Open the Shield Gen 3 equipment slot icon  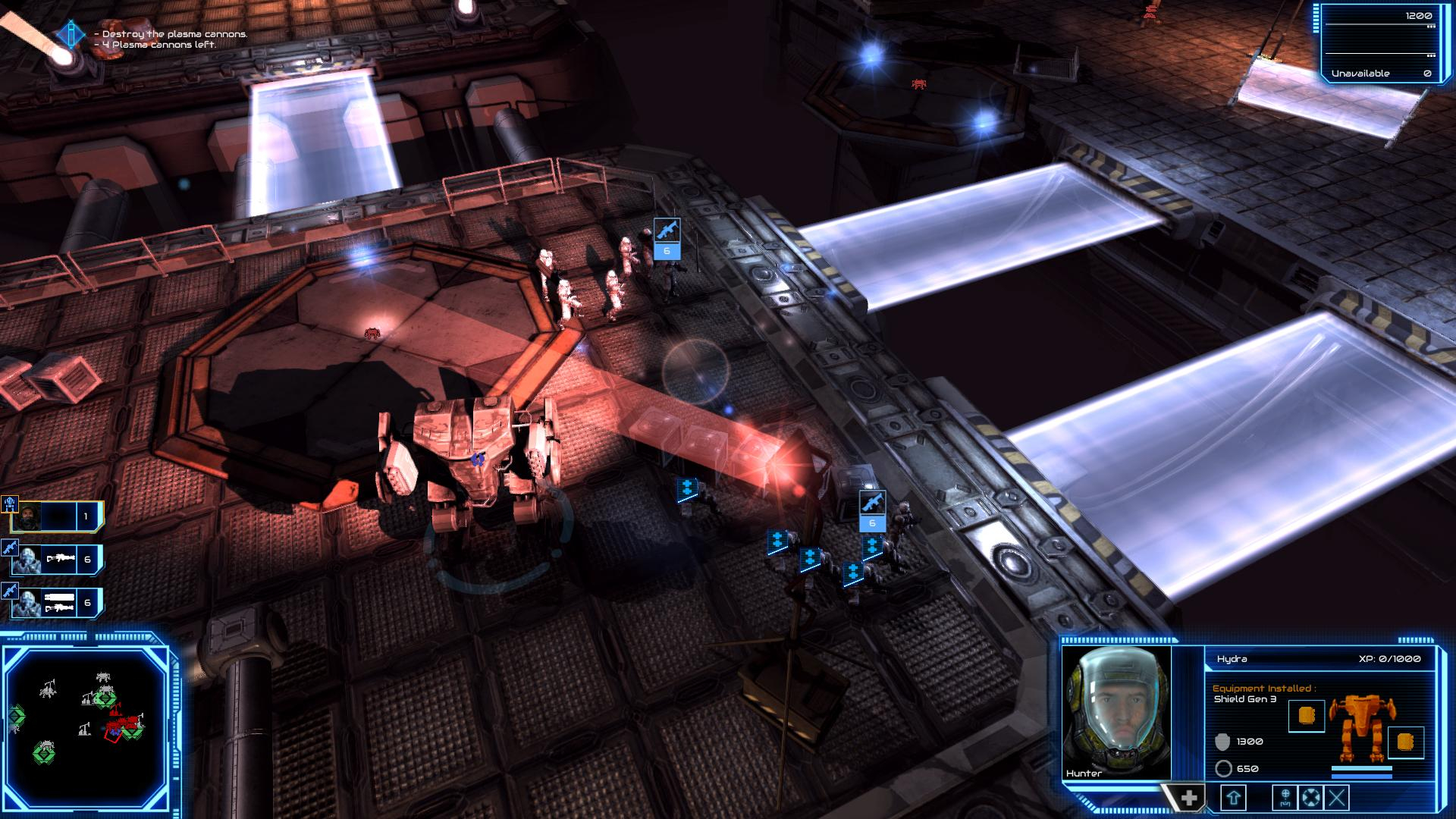(x=1307, y=716)
